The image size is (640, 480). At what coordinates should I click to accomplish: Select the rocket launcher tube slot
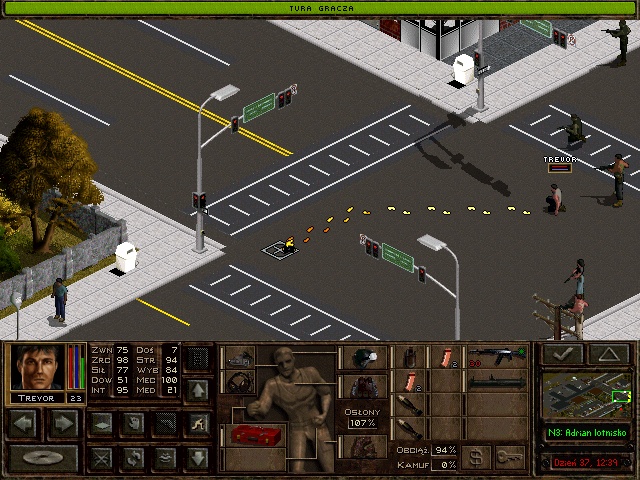point(496,381)
